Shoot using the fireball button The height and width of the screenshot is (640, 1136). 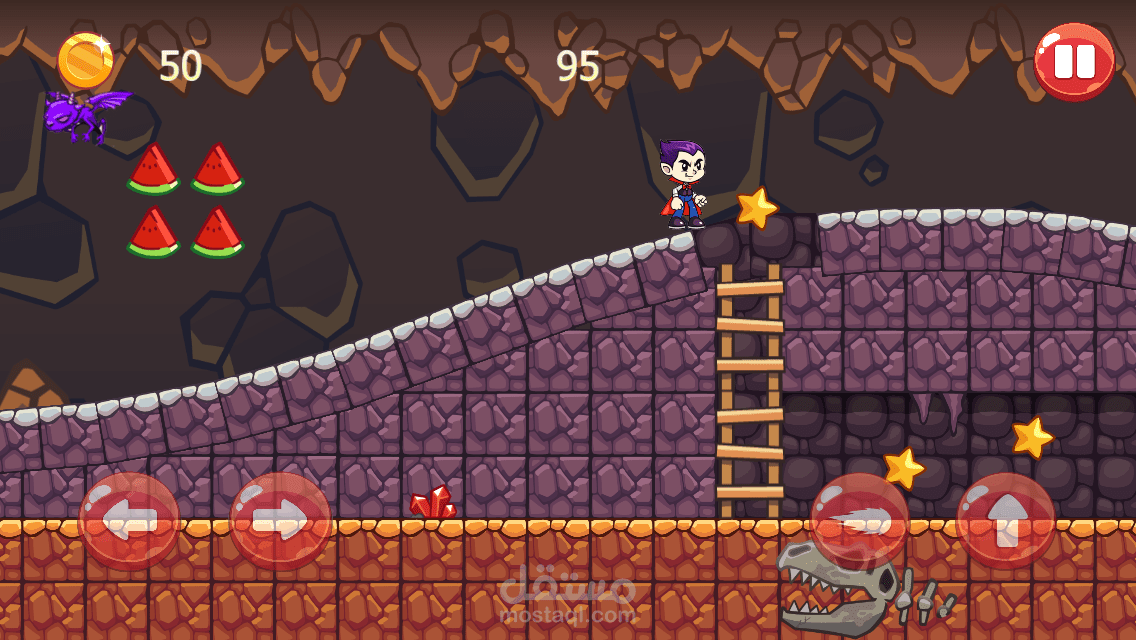click(x=859, y=521)
